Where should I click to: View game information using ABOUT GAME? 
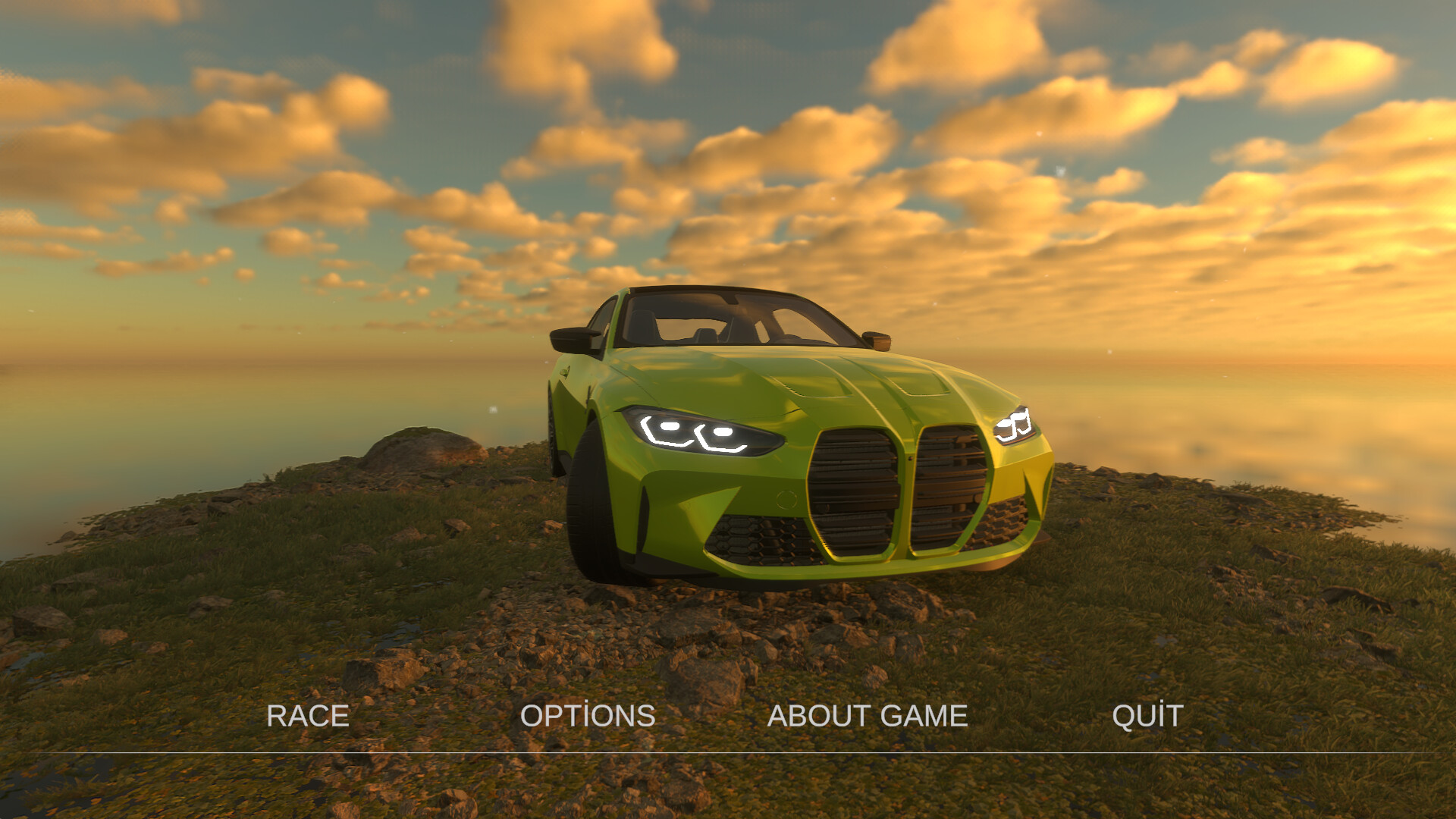point(868,715)
